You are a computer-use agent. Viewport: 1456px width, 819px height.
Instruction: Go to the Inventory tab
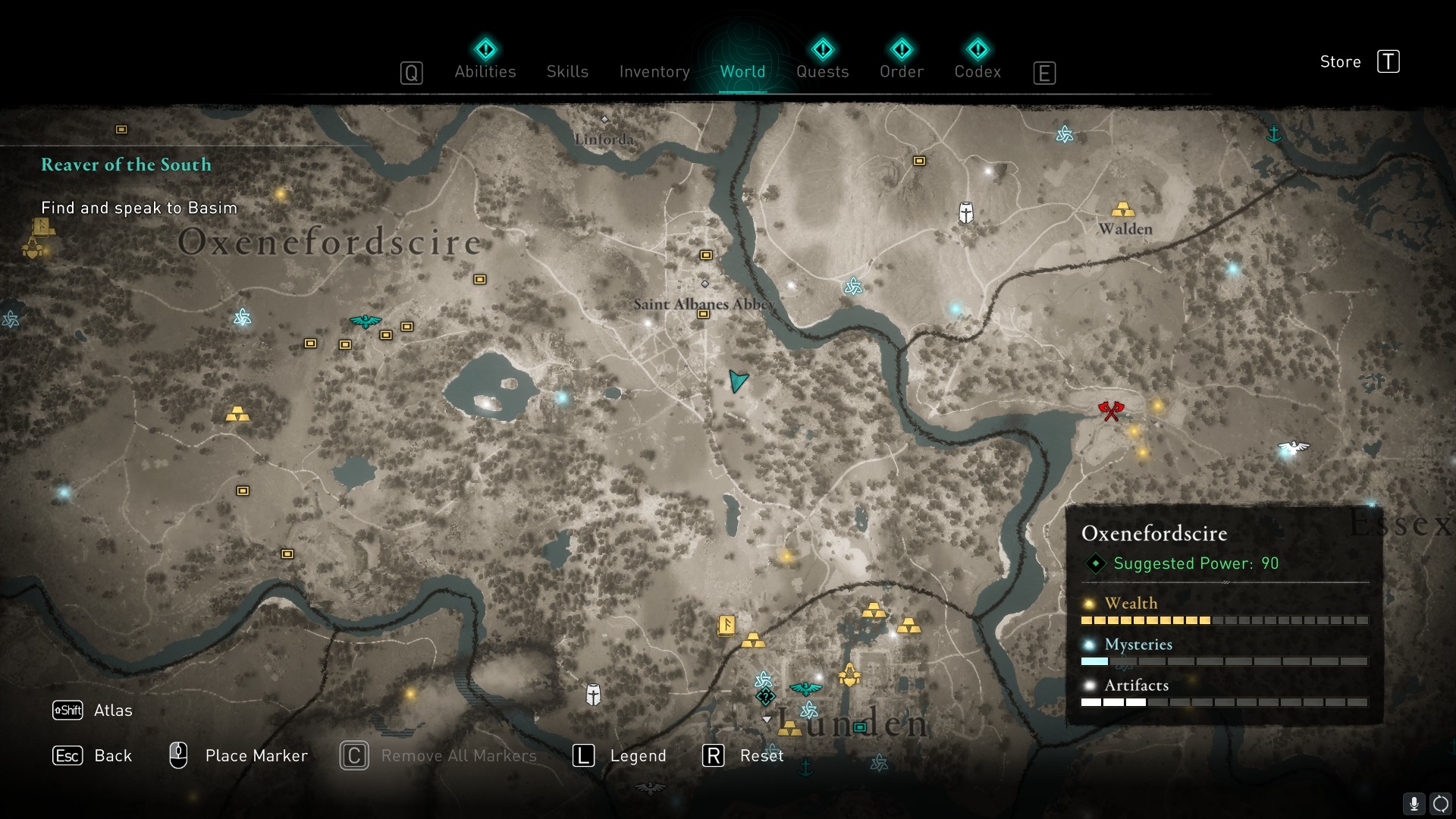point(654,71)
